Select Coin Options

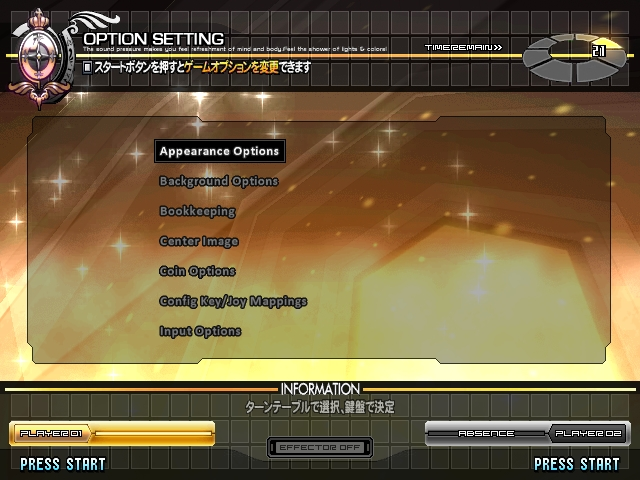pos(197,271)
